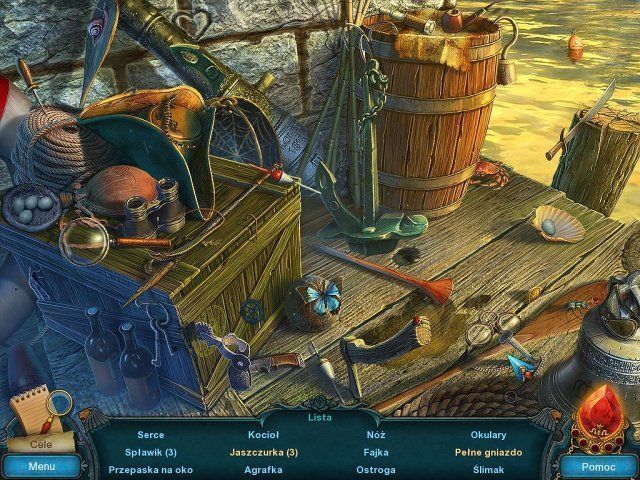Image resolution: width=640 pixels, height=480 pixels.
Task: Select the Spławik (3) list entry
Action: [x=151, y=452]
